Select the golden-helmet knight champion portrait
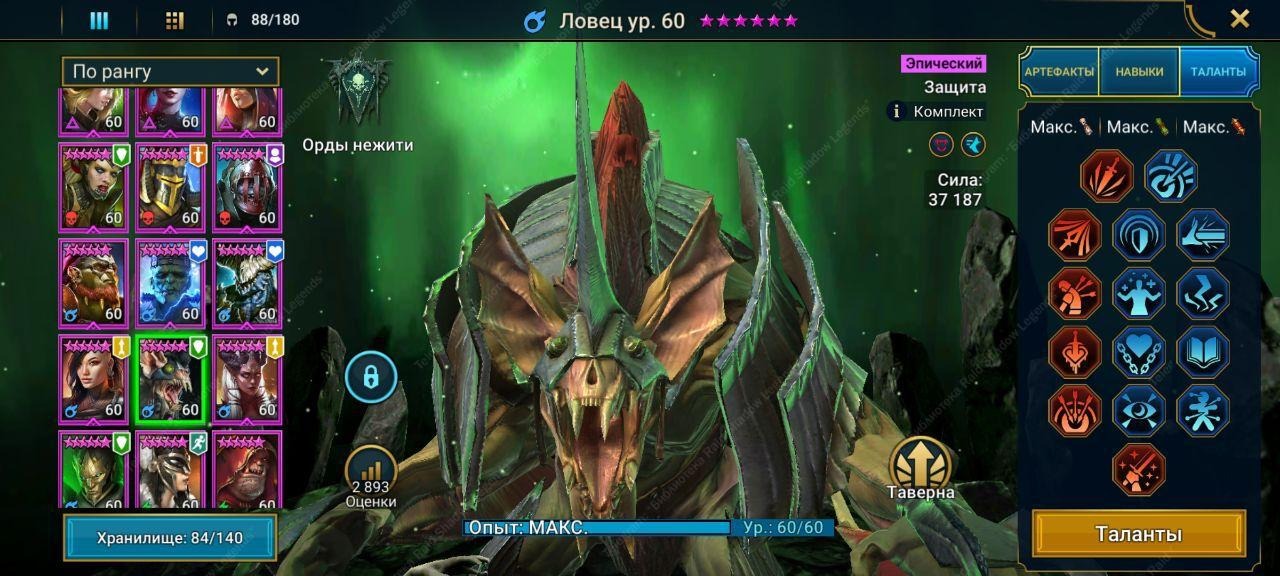 tap(171, 187)
